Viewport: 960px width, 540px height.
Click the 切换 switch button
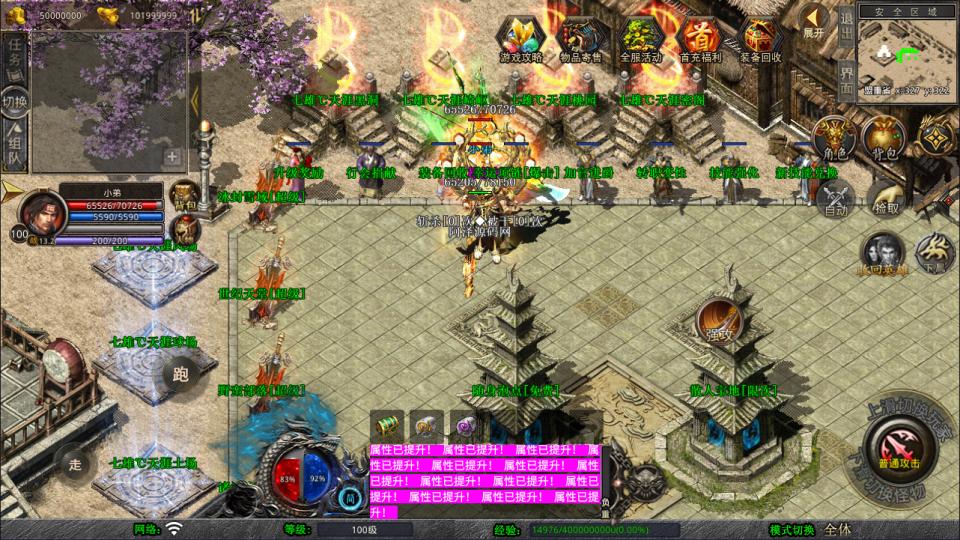(15, 101)
